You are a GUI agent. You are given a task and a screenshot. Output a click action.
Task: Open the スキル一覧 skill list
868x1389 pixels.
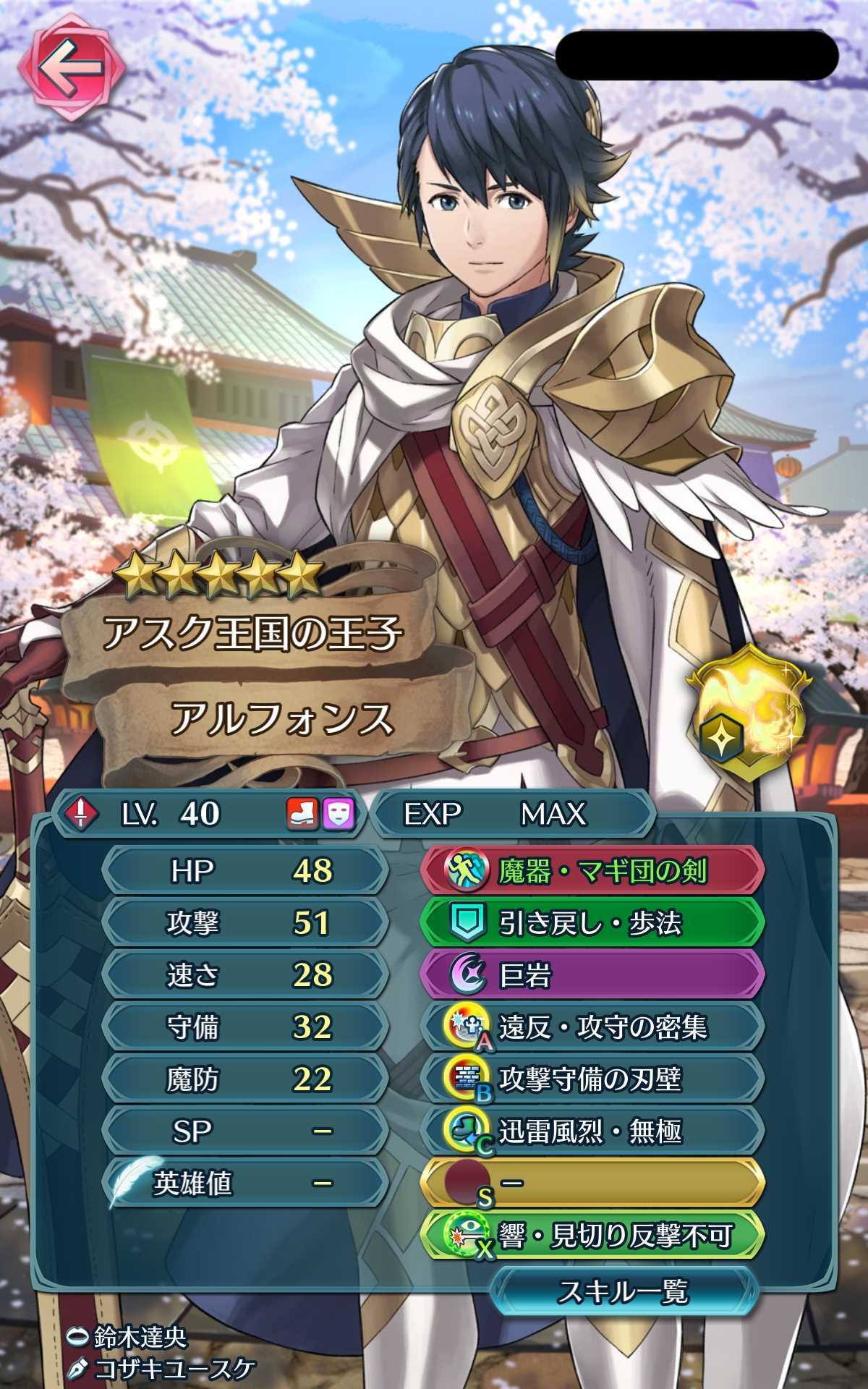(624, 1292)
